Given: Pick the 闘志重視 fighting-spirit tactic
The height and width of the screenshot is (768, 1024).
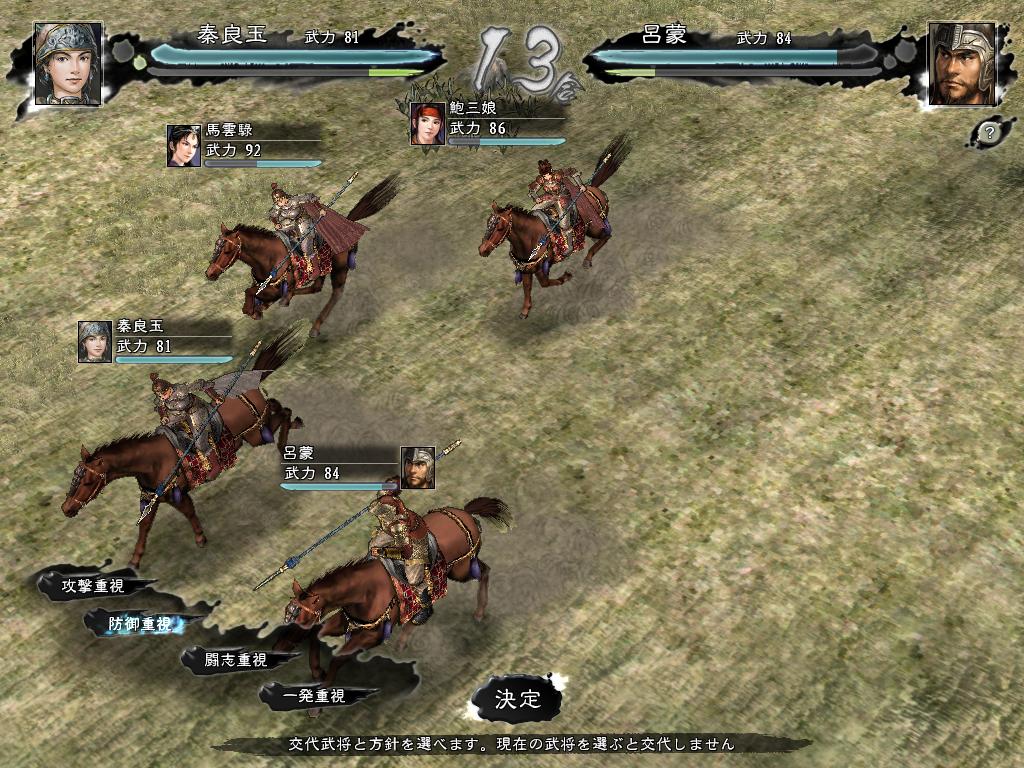Looking at the screenshot, I should (236, 660).
